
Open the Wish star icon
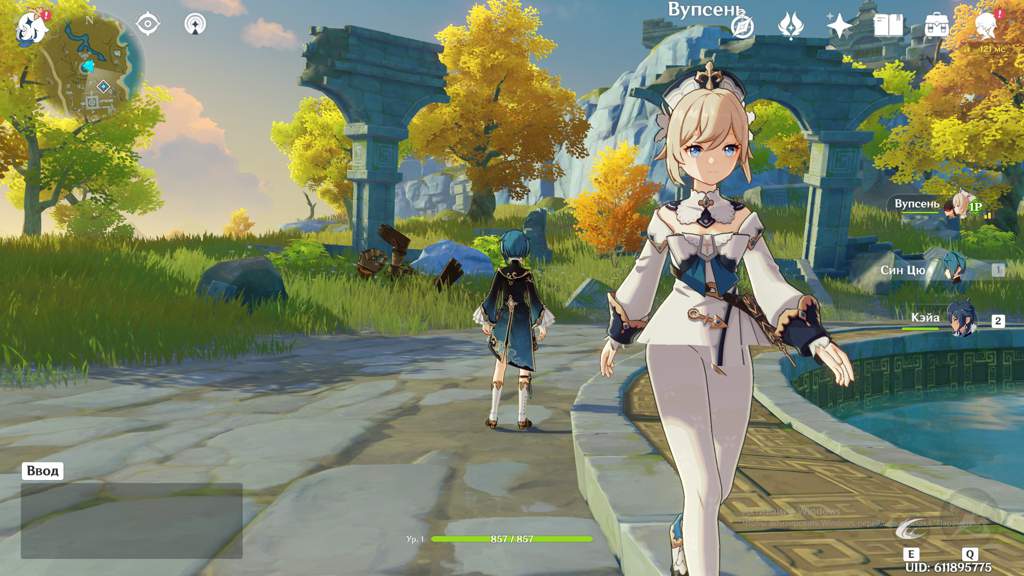(839, 26)
